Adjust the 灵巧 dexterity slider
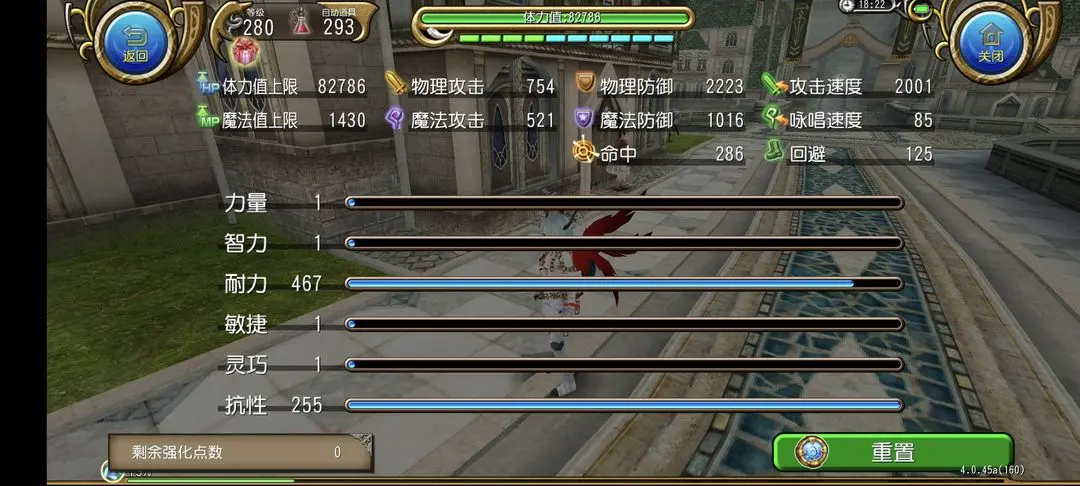This screenshot has width=1080, height=486. [624, 365]
